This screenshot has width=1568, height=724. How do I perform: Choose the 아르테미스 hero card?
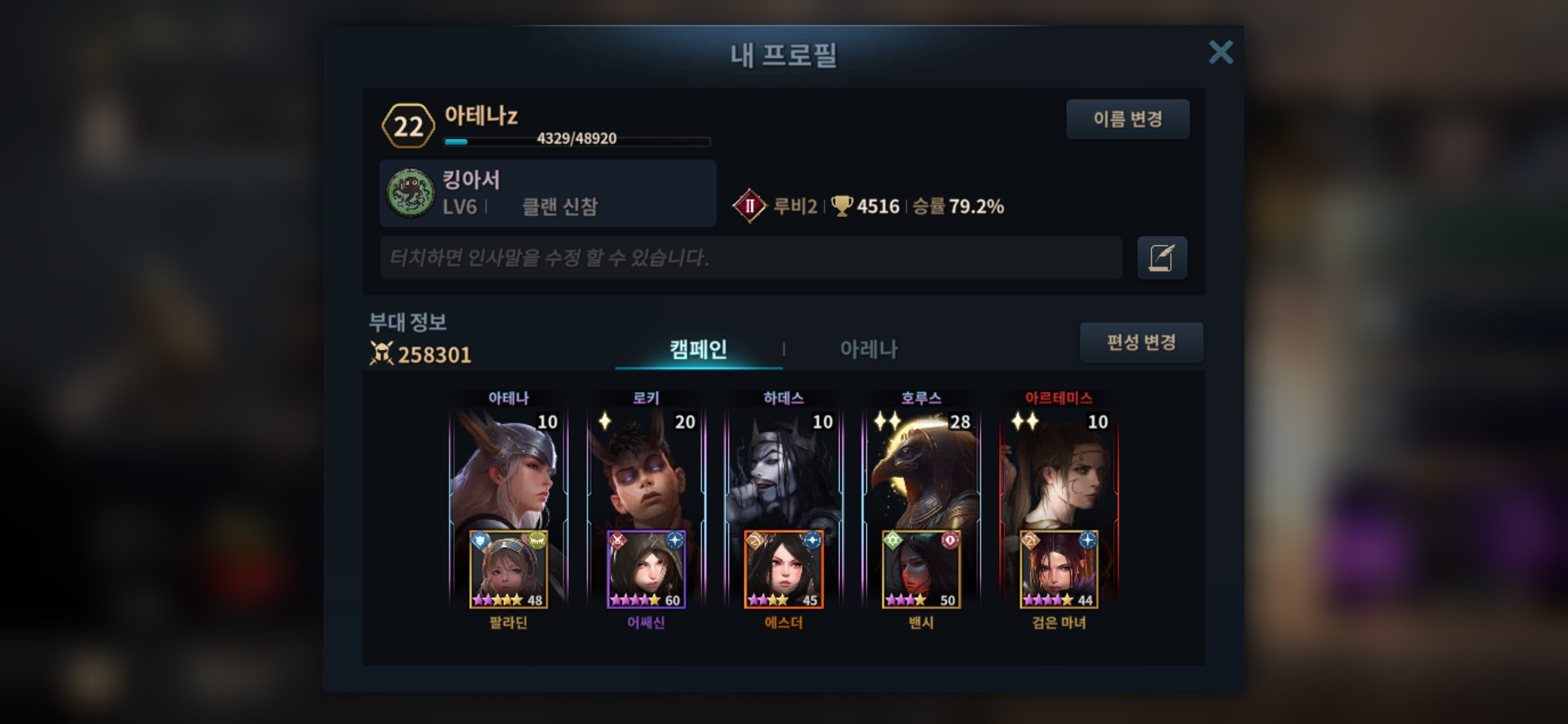[x=1059, y=469]
